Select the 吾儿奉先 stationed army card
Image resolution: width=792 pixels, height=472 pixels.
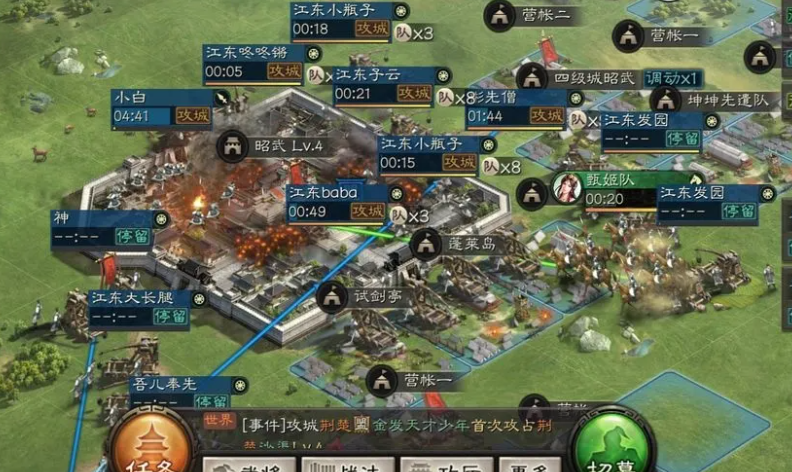[185, 391]
